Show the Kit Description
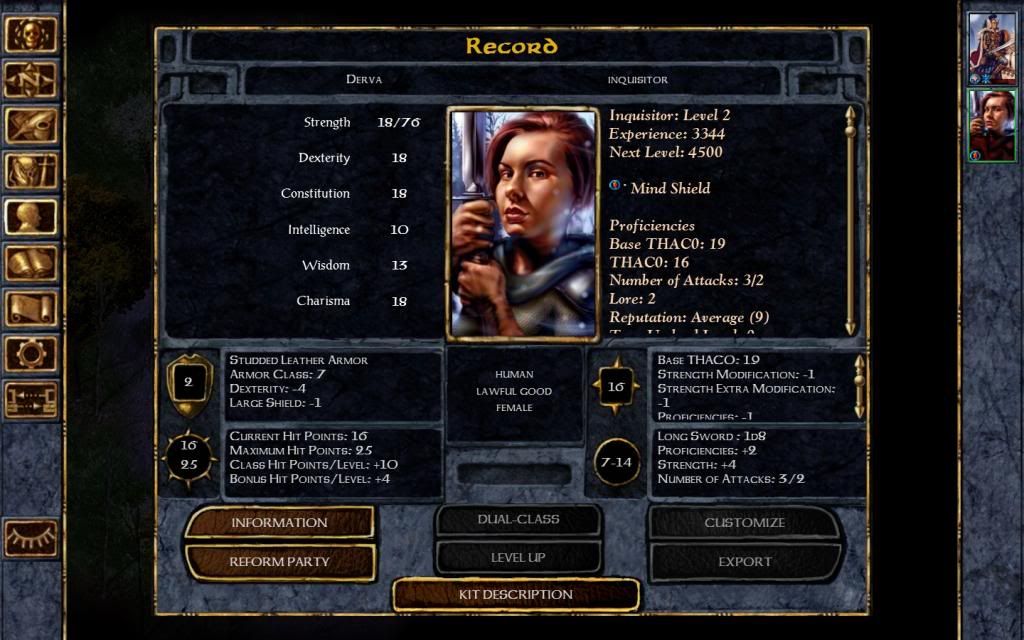1024x640 pixels. (x=515, y=594)
